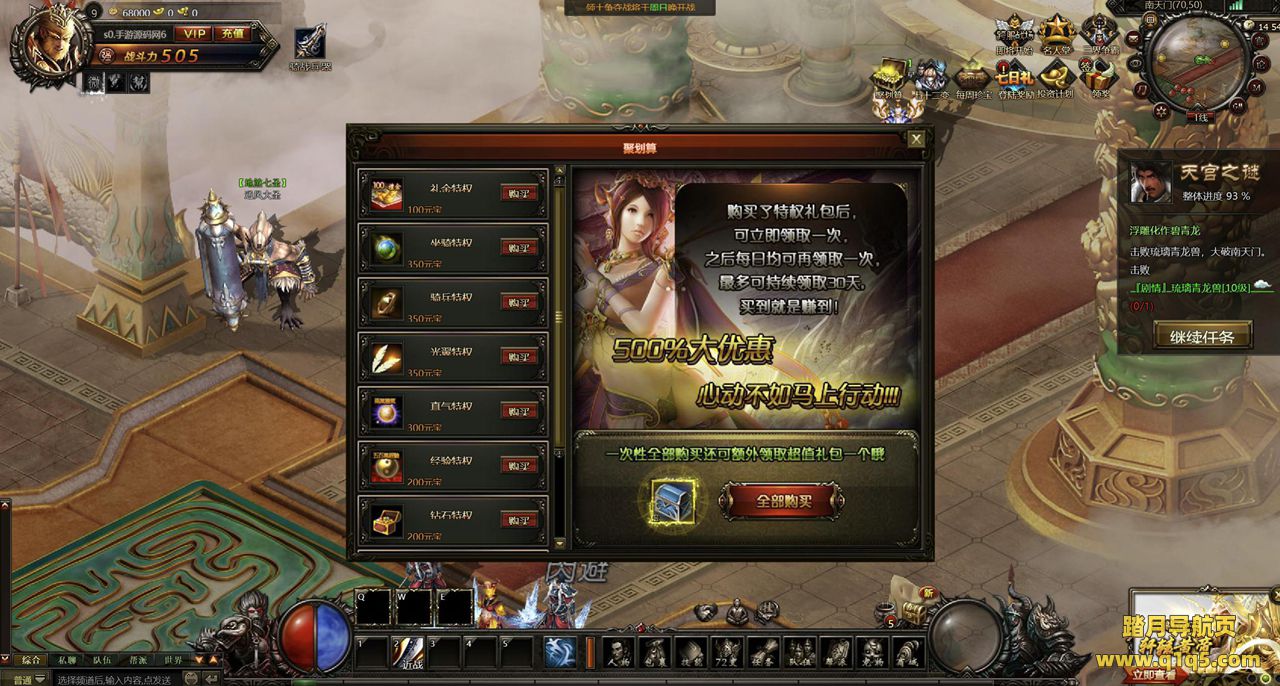Click the 充值 recharge button
Screen dimensions: 1280x686
(233, 34)
